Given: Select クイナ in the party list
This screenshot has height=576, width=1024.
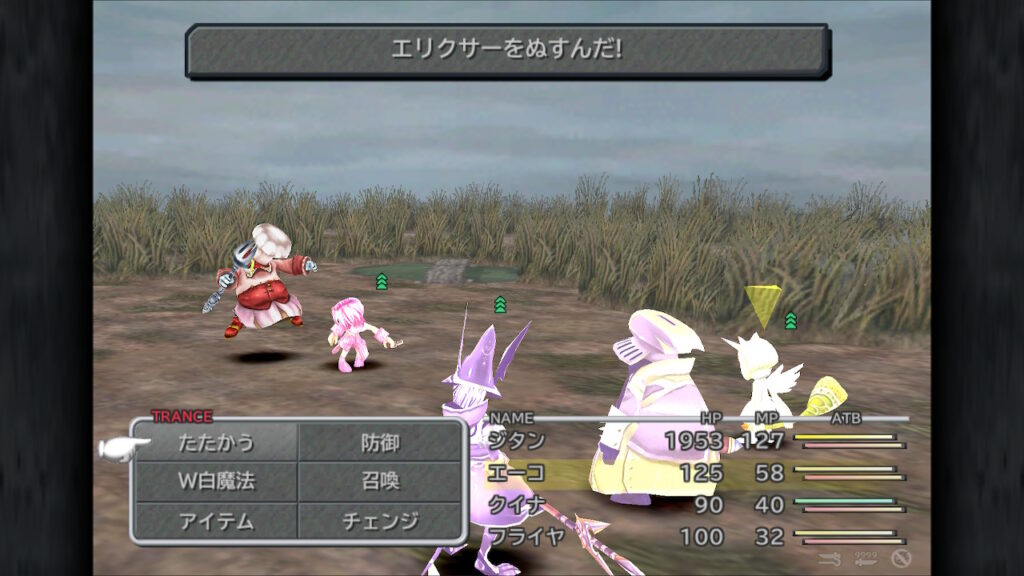Looking at the screenshot, I should (x=516, y=505).
